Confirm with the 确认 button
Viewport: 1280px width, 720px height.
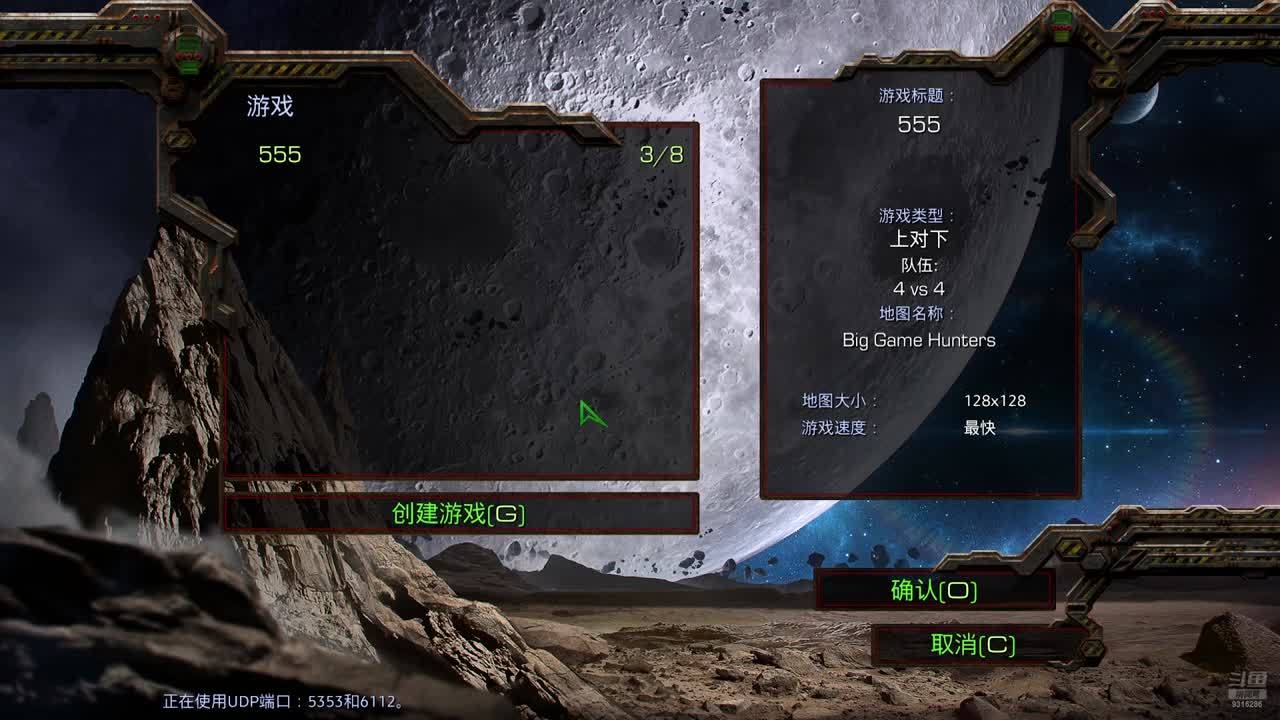tap(934, 591)
